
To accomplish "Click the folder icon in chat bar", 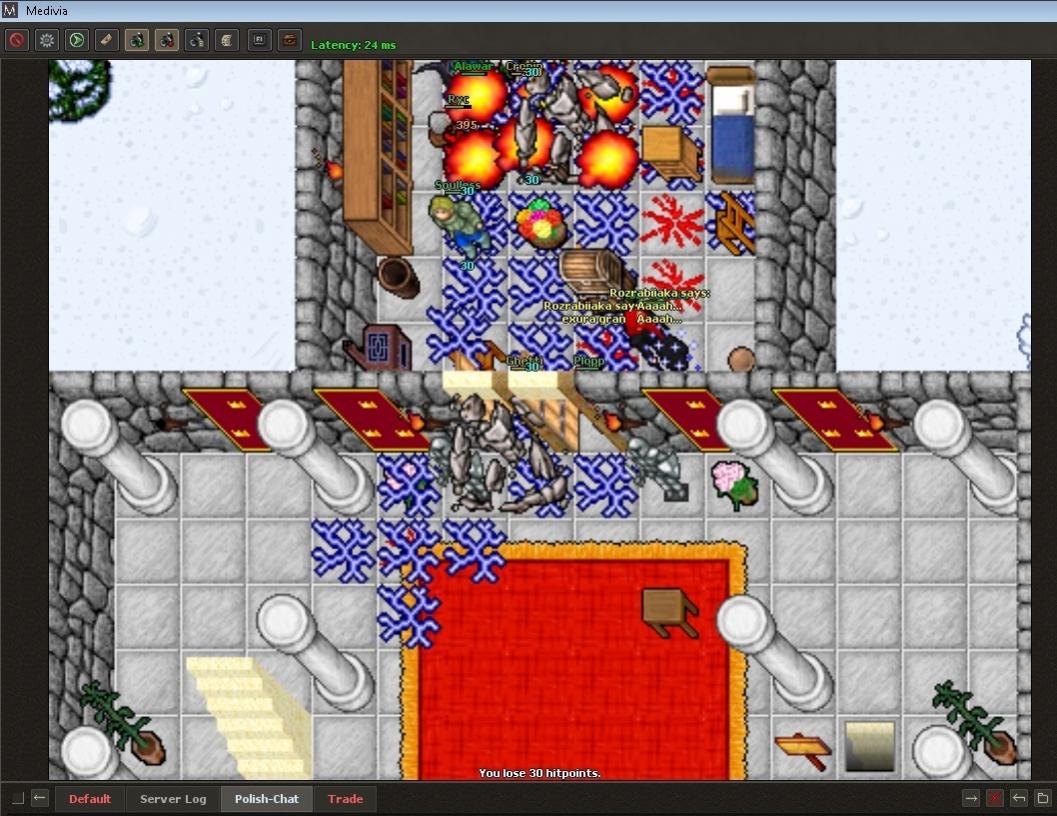I will pos(1042,798).
